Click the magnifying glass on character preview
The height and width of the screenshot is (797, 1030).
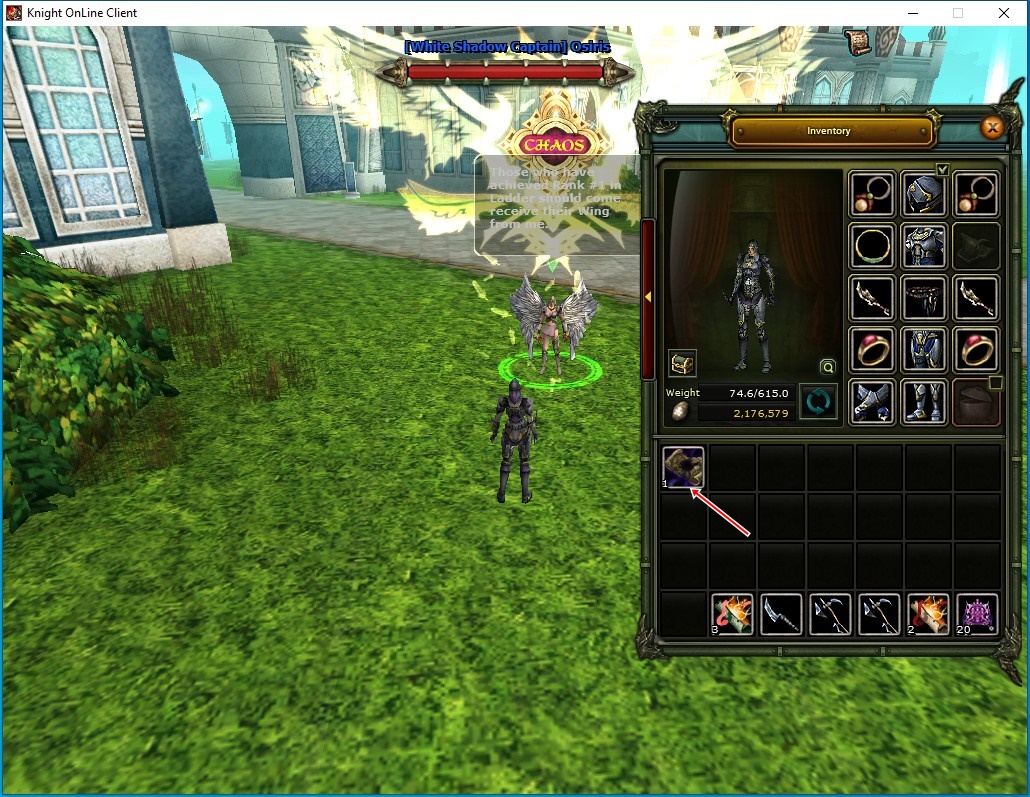pos(827,366)
